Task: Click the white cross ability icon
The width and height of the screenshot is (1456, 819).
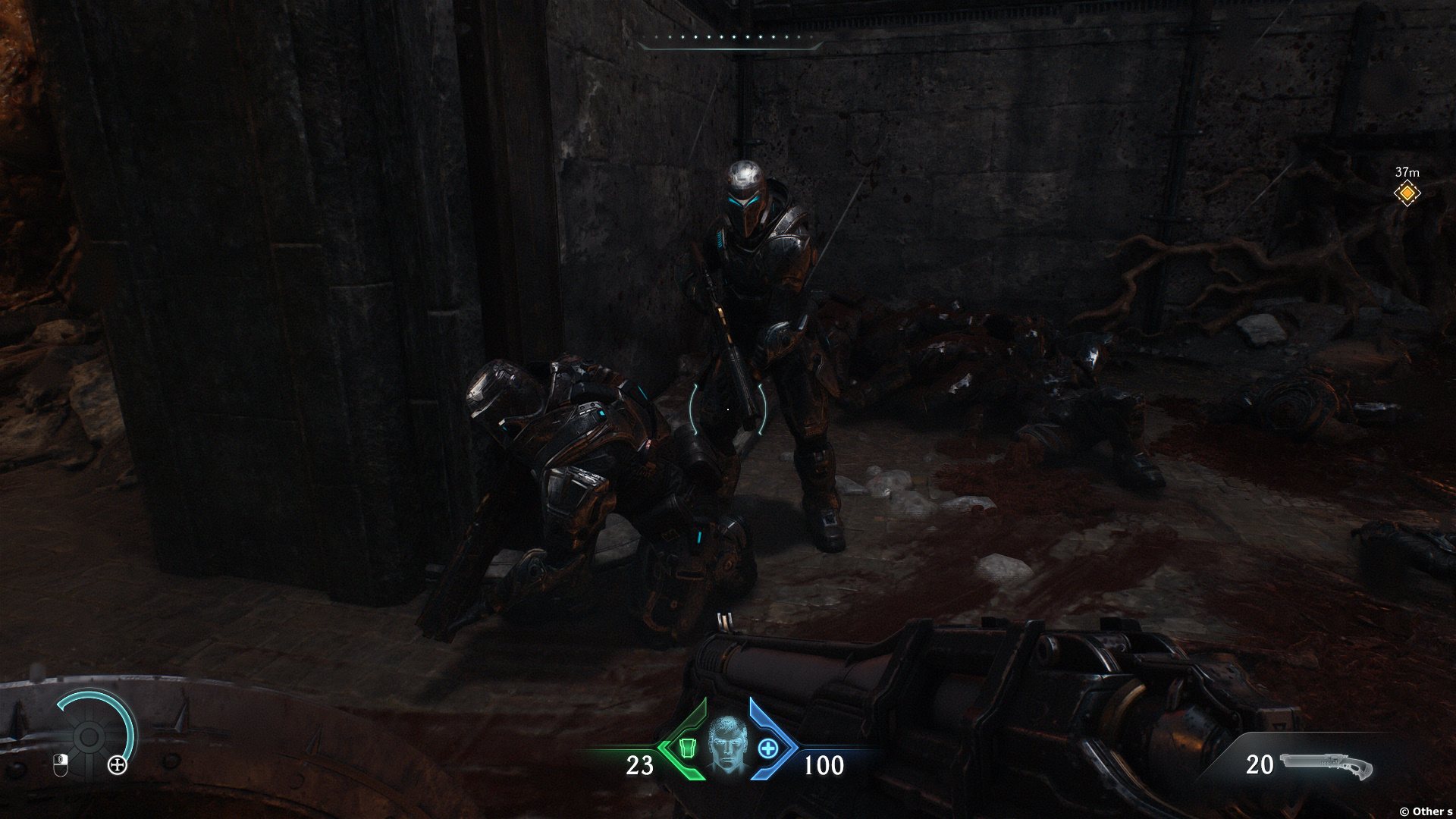Action: coord(118,765)
